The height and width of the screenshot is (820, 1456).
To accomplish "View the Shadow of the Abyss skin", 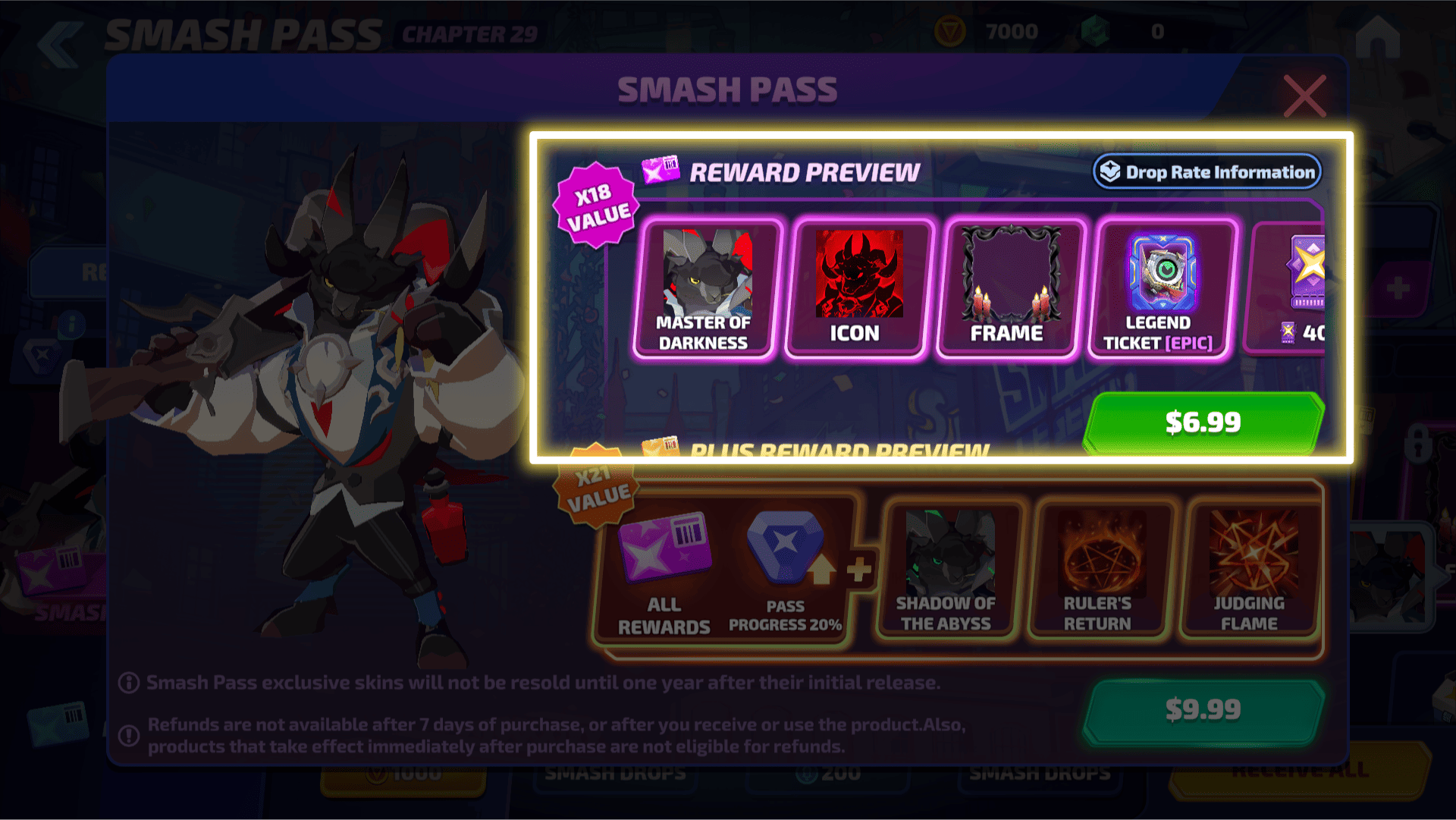I will (x=946, y=570).
